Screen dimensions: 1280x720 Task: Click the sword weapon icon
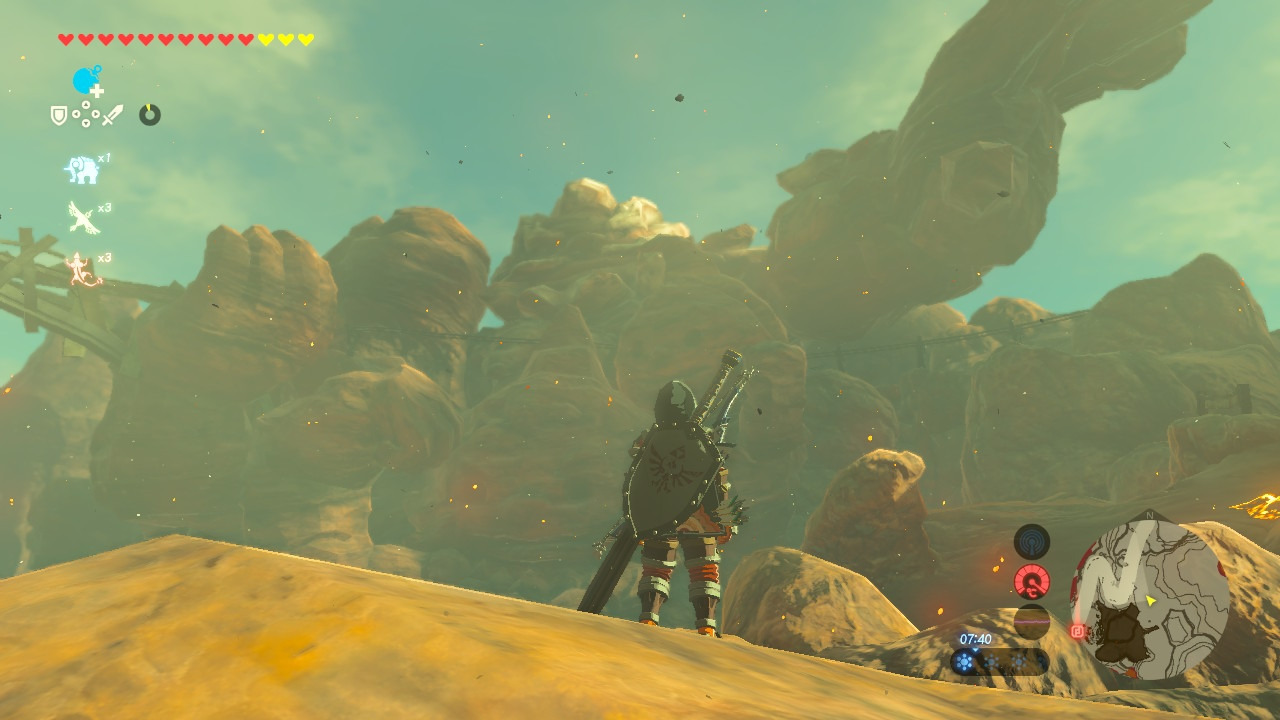pos(112,115)
